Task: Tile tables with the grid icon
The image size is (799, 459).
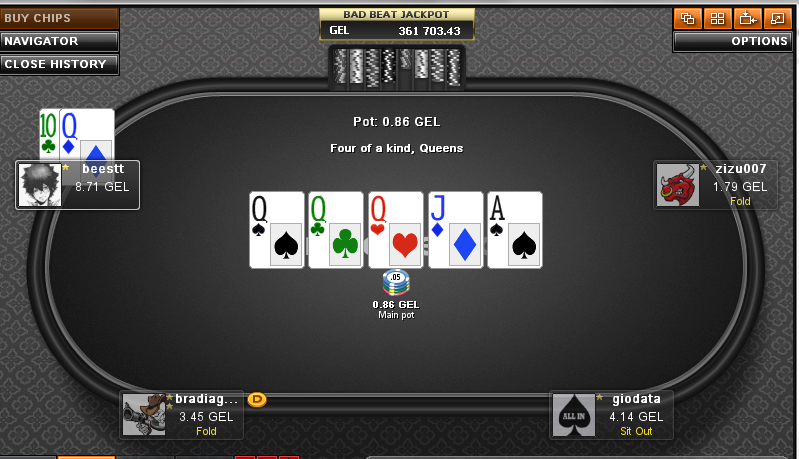Action: click(716, 18)
